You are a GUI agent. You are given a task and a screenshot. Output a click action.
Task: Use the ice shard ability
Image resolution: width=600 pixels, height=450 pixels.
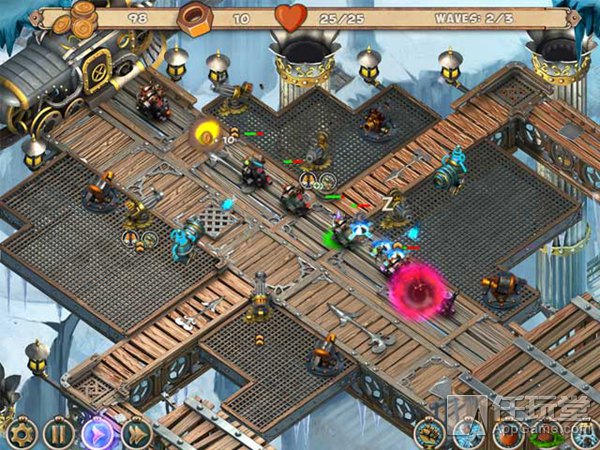tap(469, 434)
